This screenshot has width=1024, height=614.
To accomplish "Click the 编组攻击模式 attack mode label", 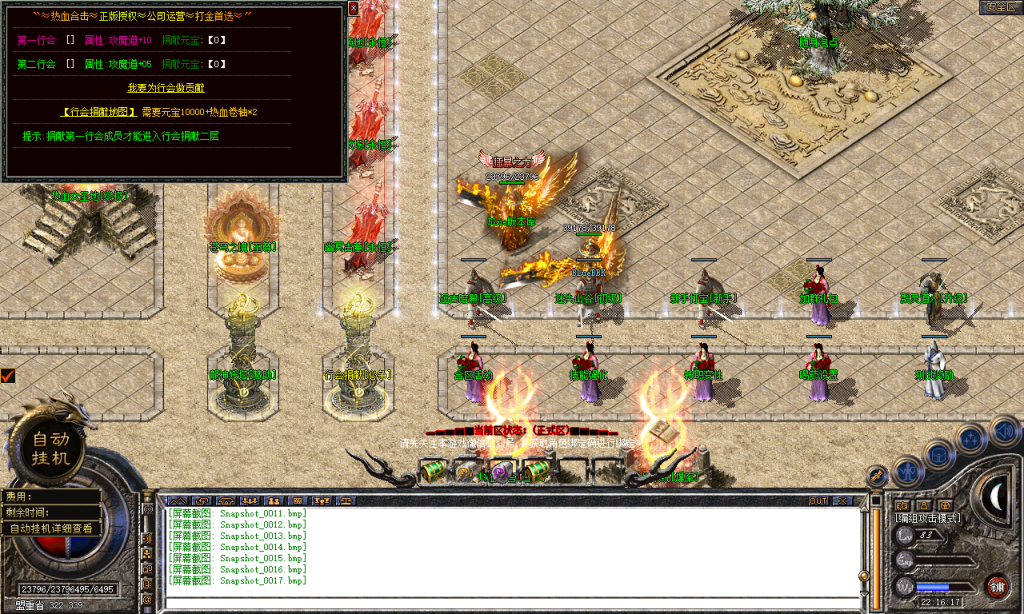I will 928,518.
